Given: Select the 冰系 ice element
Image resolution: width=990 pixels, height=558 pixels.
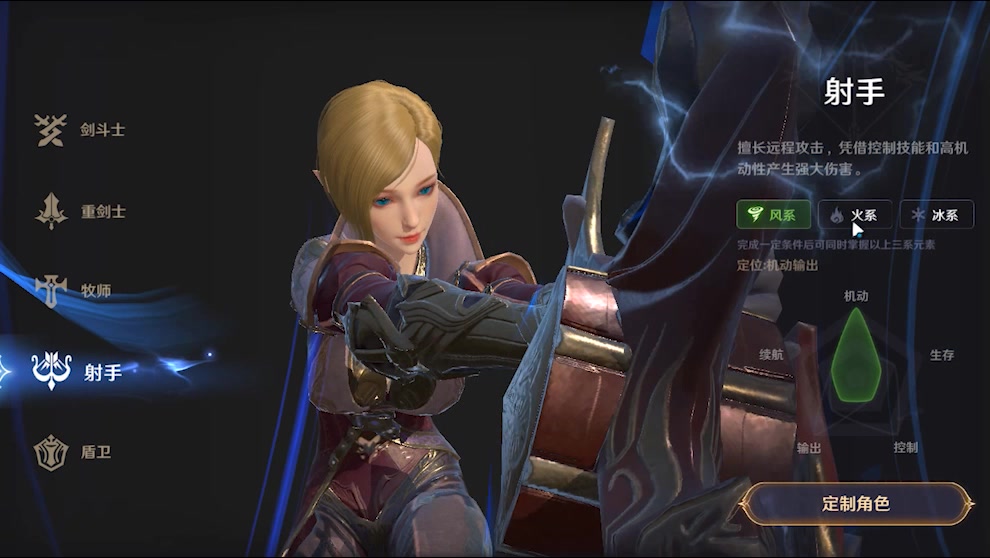Looking at the screenshot, I should pyautogui.click(x=936, y=215).
